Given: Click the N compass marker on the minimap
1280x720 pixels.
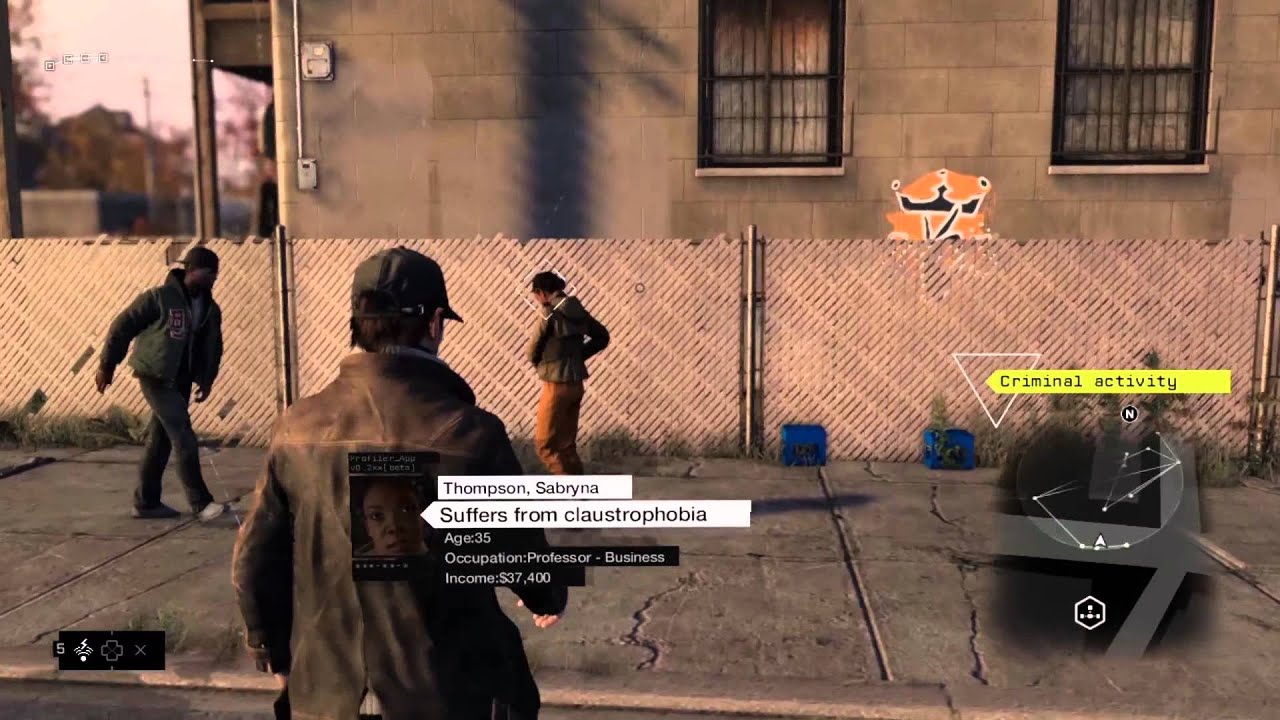Looking at the screenshot, I should [1130, 414].
